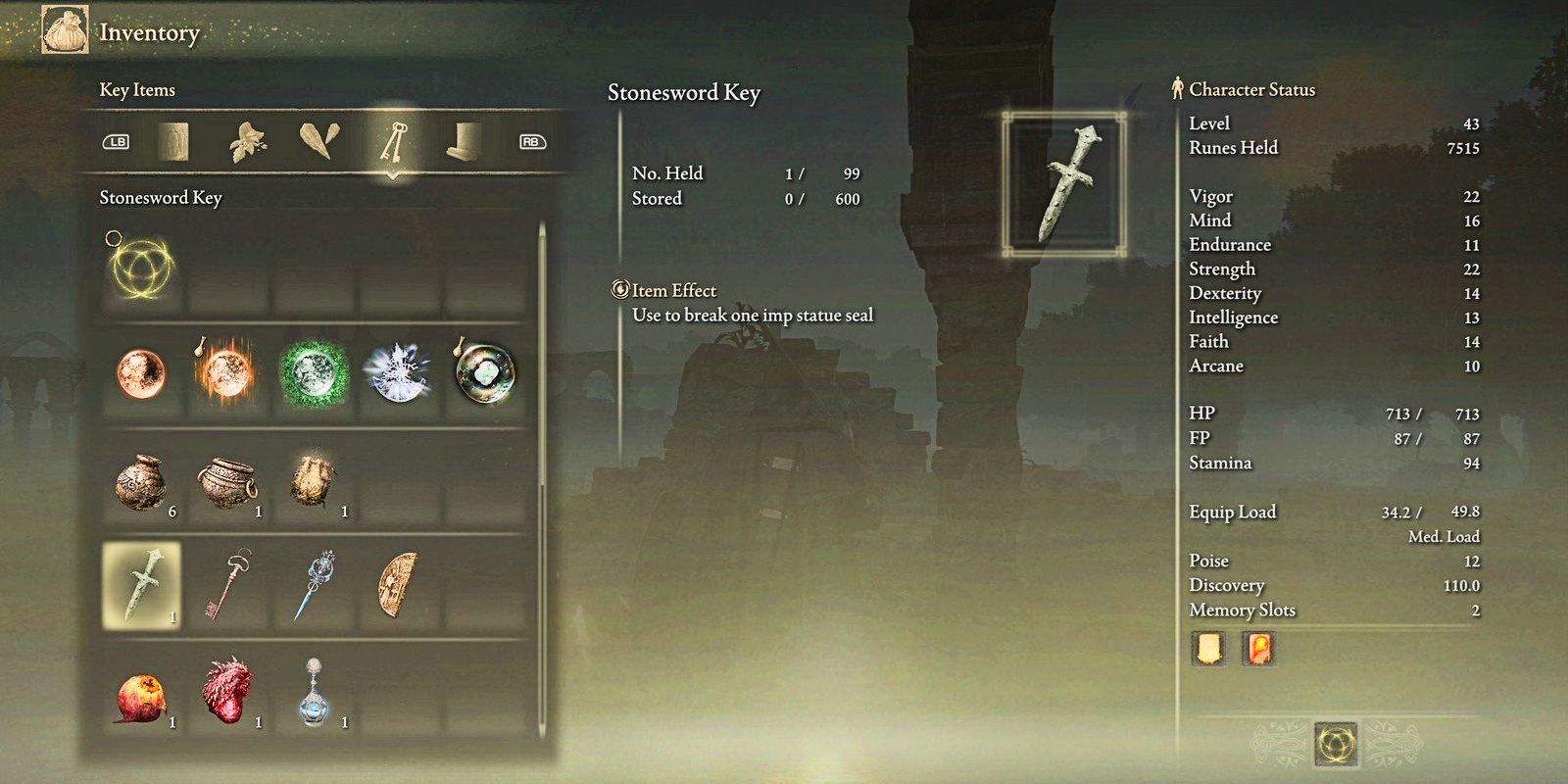Select the Elden Ring rune at bottom navigation
1568x784 pixels.
[1339, 743]
